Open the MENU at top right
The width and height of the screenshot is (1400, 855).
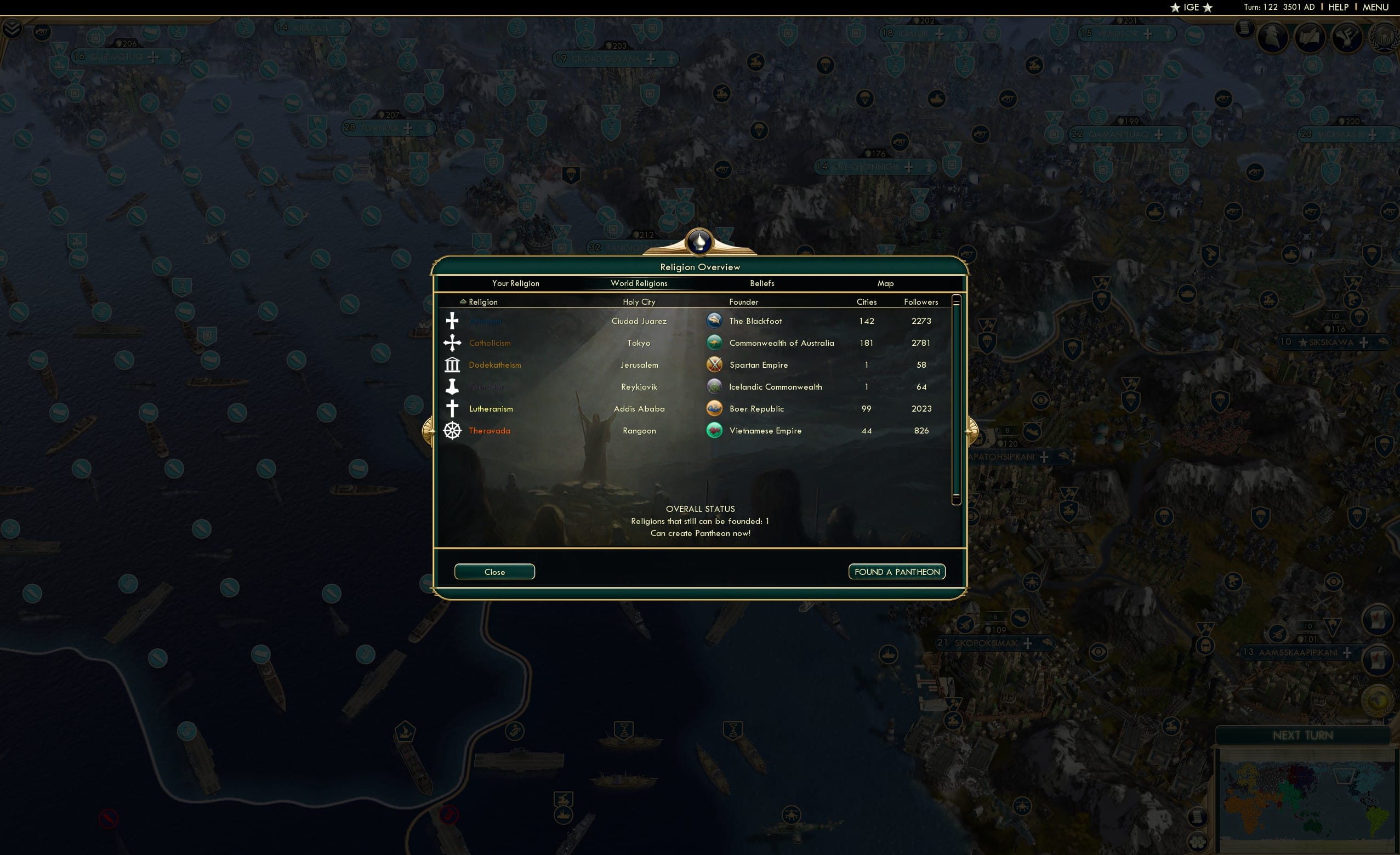coord(1375,7)
